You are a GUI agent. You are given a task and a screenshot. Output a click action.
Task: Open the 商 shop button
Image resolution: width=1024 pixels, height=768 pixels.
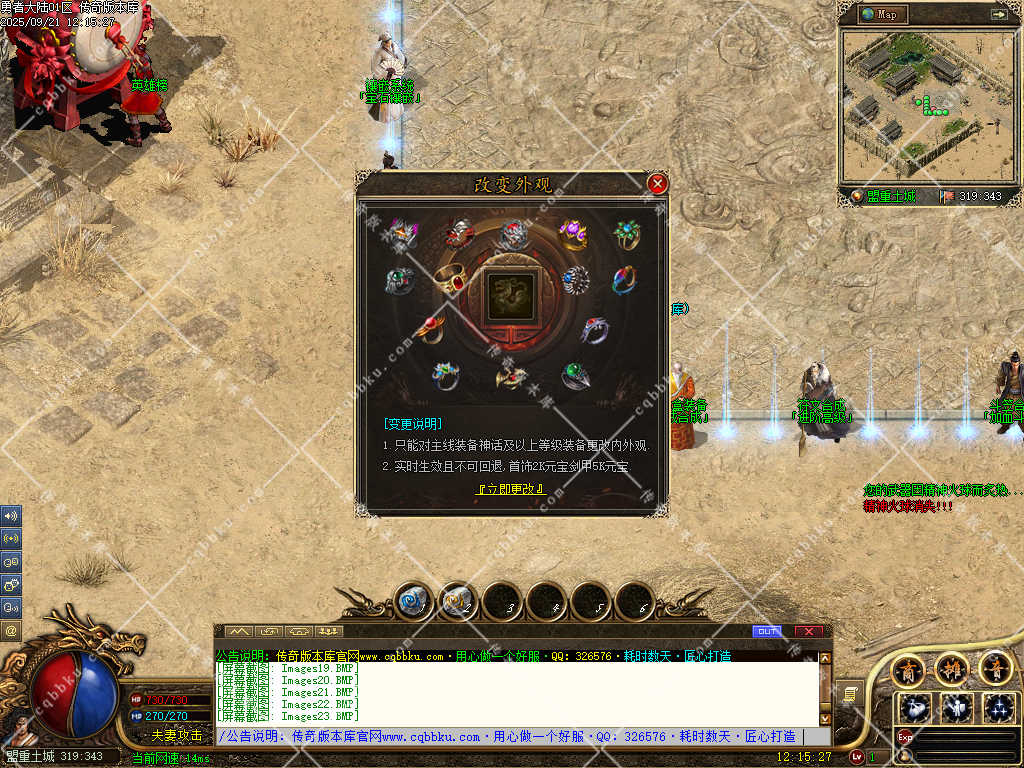[908, 667]
